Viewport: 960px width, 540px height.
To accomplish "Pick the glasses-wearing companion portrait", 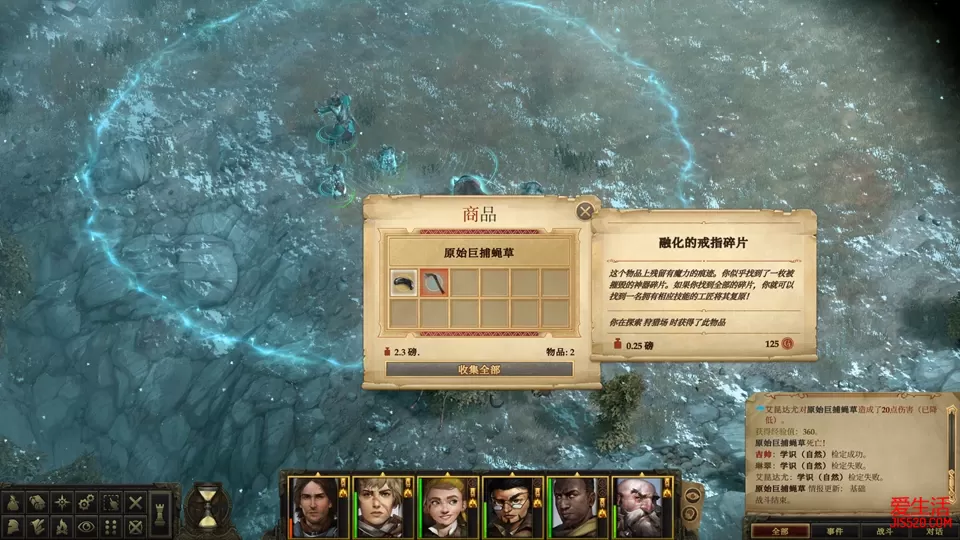I will click(512, 507).
